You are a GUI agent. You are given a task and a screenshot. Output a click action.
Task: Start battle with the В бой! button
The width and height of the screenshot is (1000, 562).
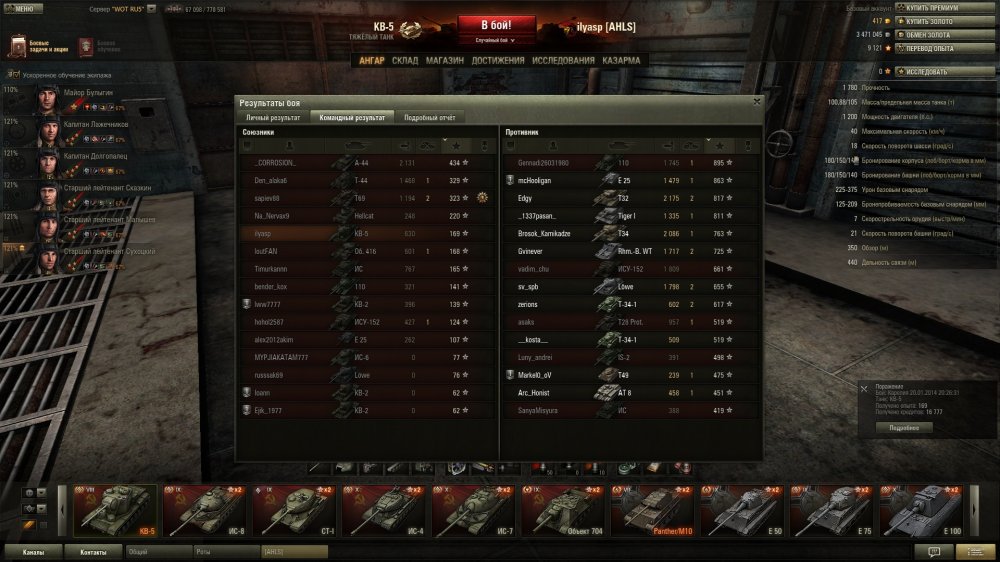pos(497,25)
